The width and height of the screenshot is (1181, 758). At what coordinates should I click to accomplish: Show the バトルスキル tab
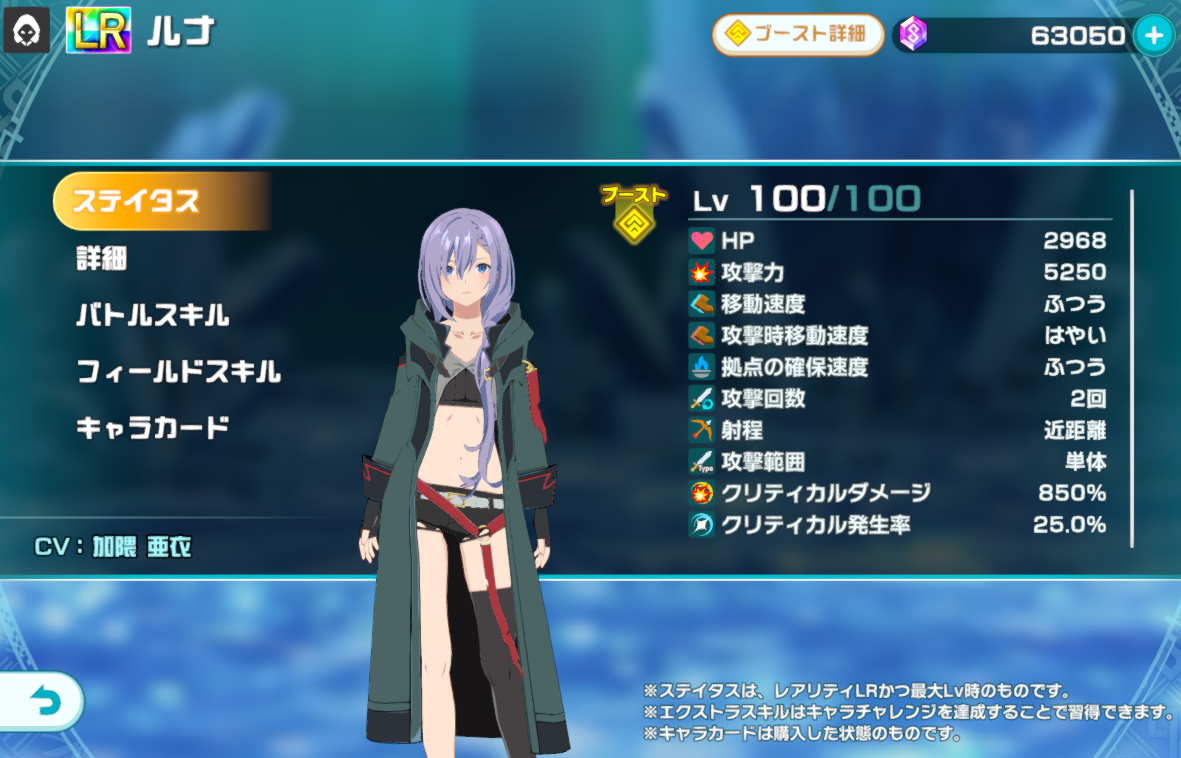pyautogui.click(x=152, y=316)
